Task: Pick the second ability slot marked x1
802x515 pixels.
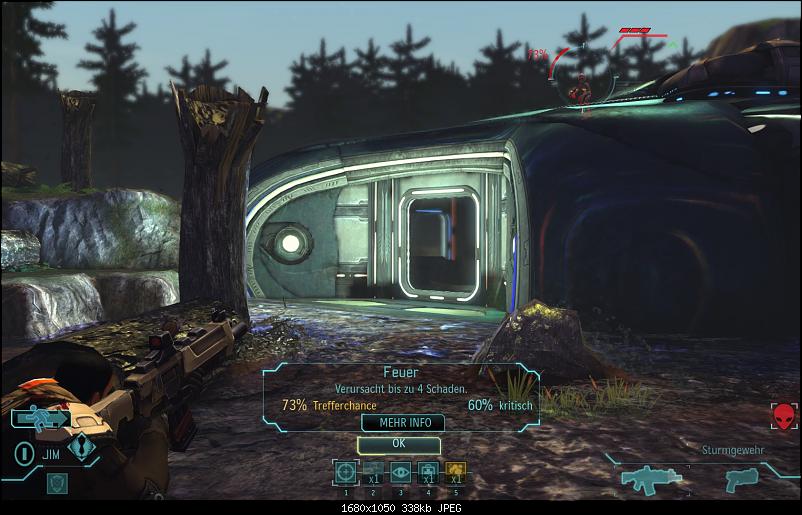Action: 372,472
